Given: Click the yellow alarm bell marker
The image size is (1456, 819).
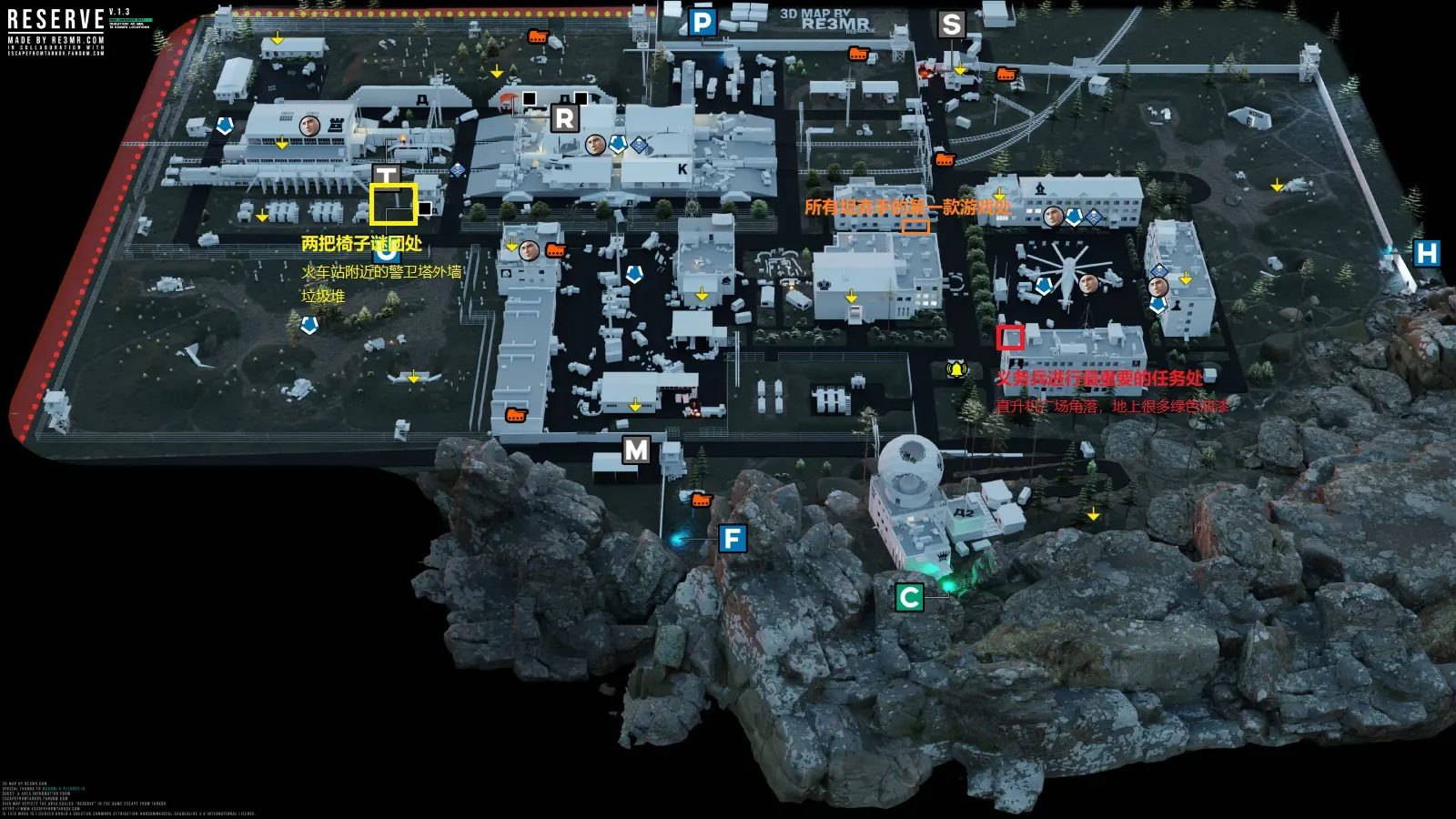Looking at the screenshot, I should coord(956,369).
